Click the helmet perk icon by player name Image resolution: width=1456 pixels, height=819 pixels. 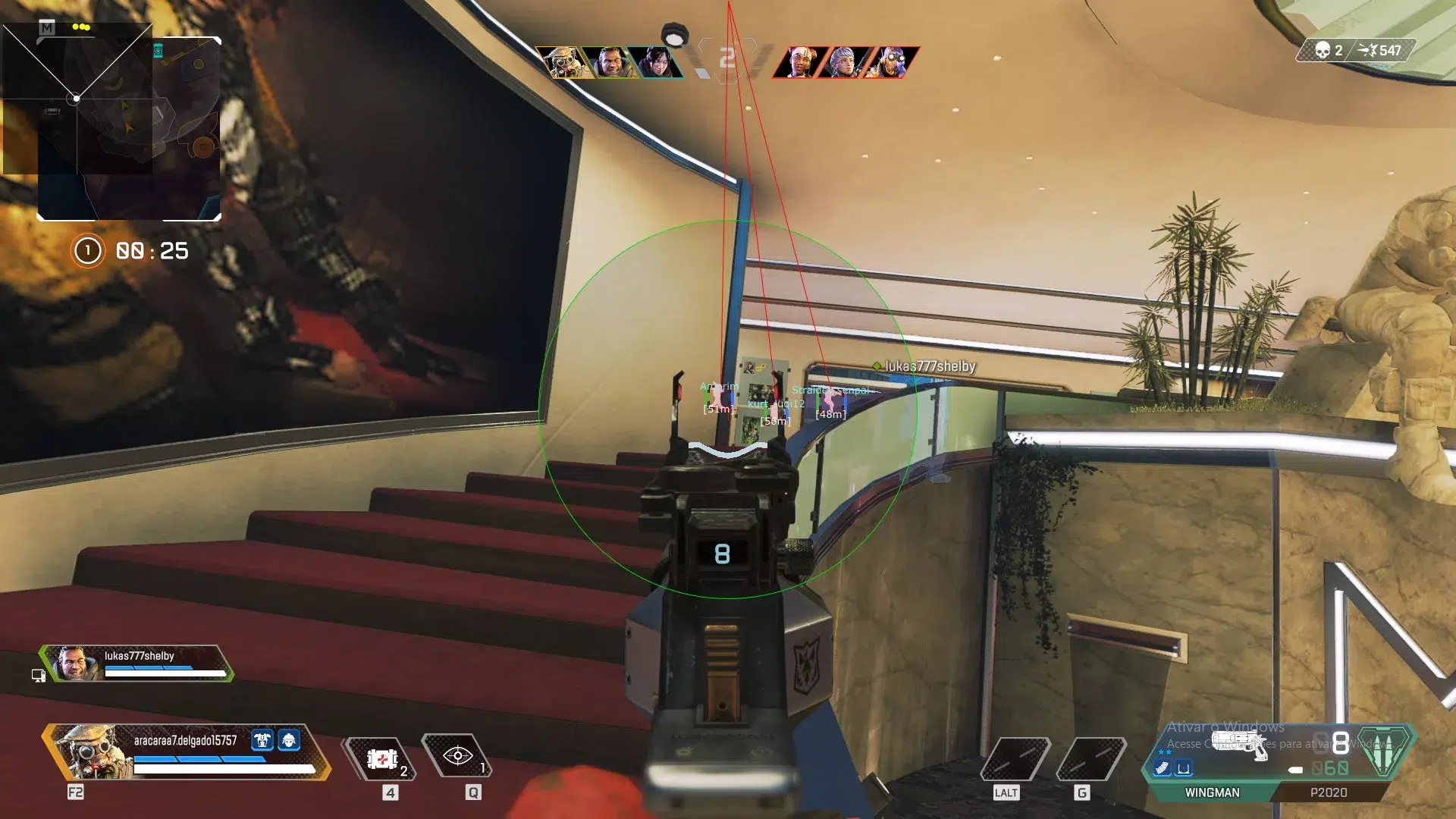tap(289, 740)
